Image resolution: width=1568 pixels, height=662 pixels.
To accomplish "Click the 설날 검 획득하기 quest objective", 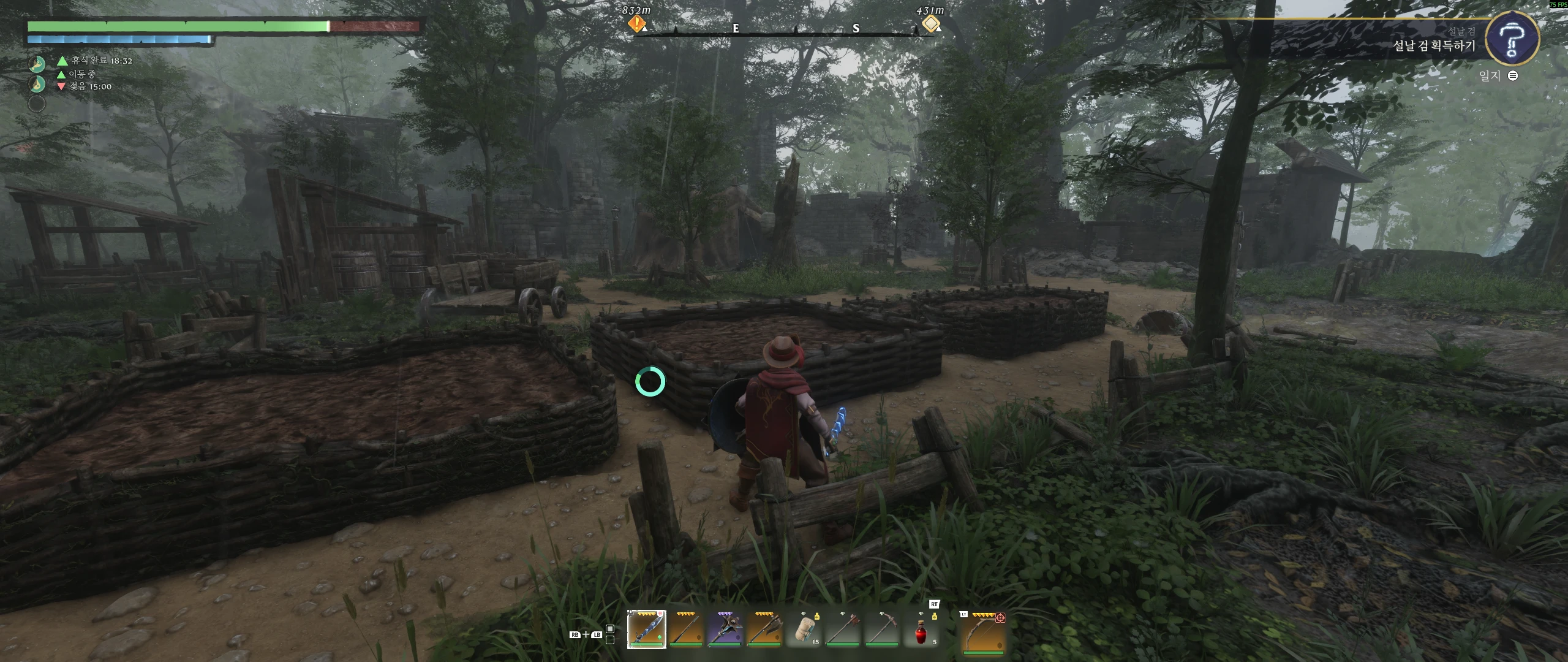I will click(1433, 46).
